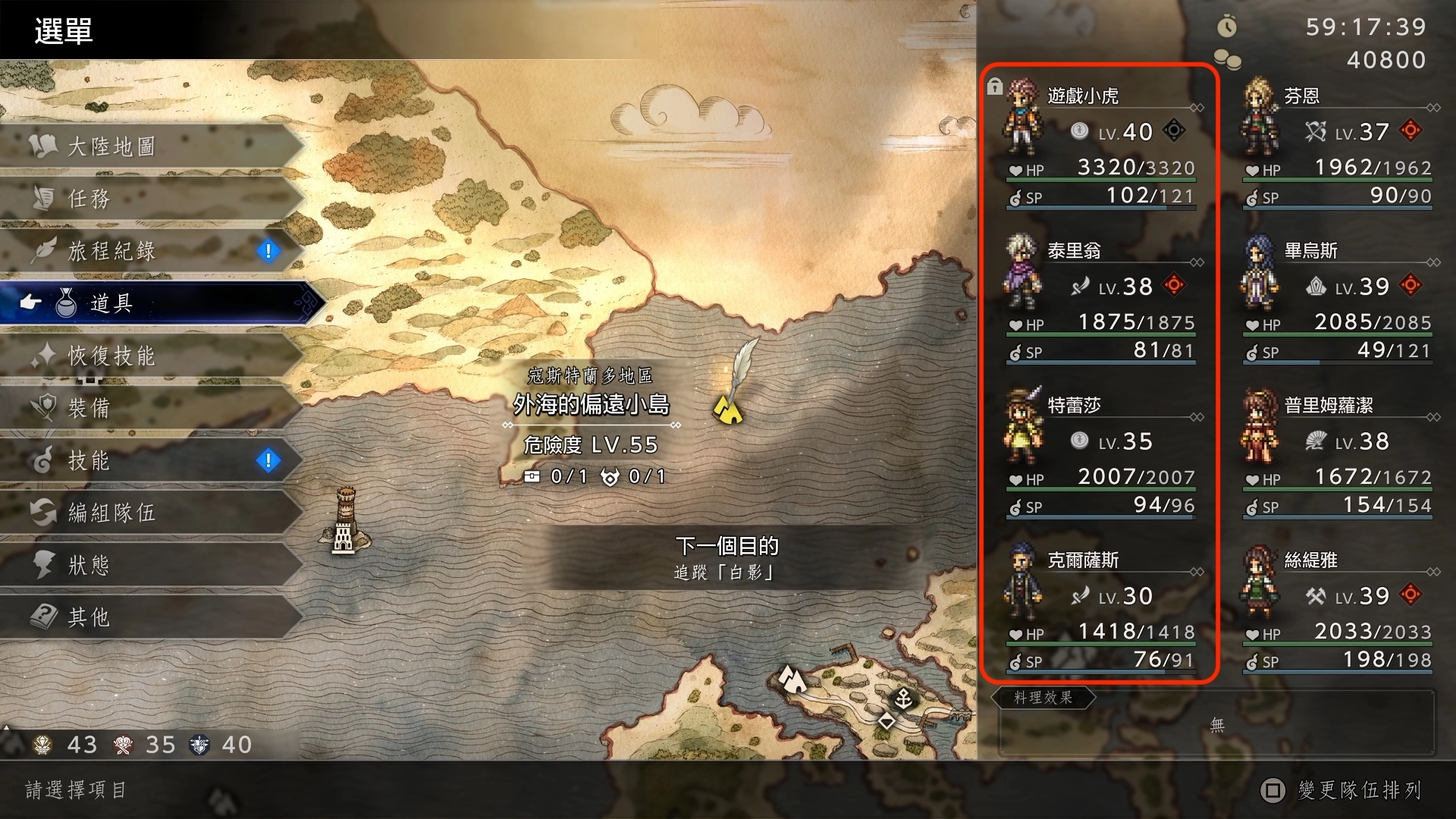The image size is (1456, 819).
Task: Select 裝備 equipment in the menu
Action: [x=152, y=408]
